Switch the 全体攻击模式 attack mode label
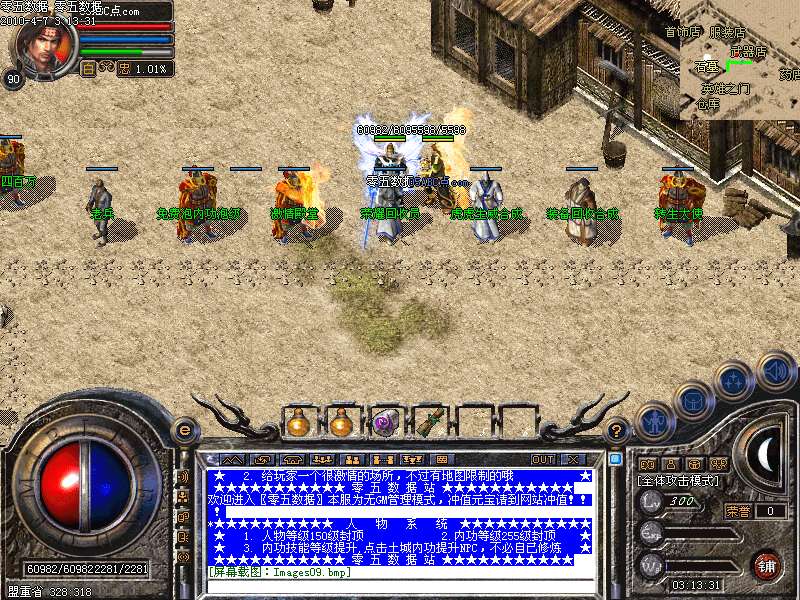Image resolution: width=800 pixels, height=600 pixels. (679, 481)
